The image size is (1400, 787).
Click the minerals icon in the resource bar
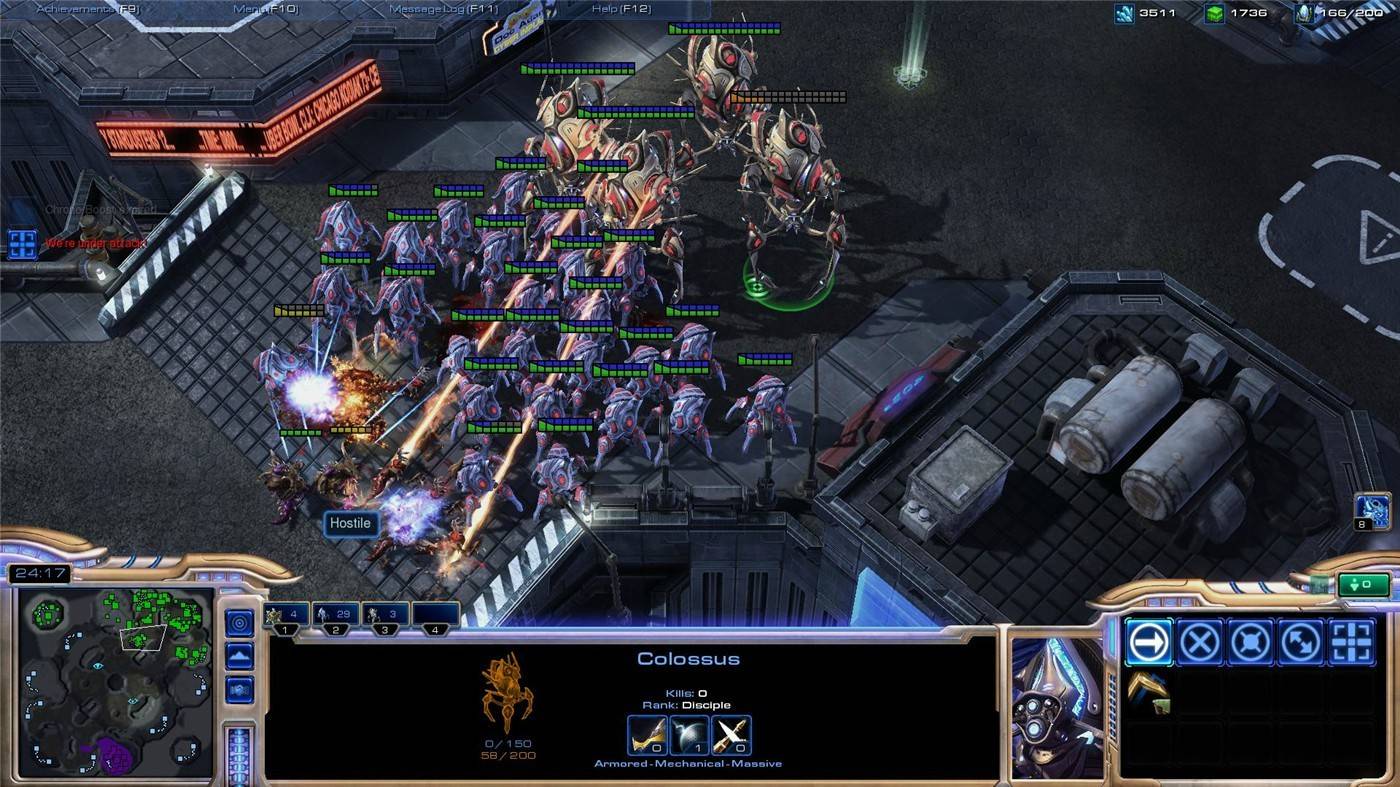pos(1123,14)
